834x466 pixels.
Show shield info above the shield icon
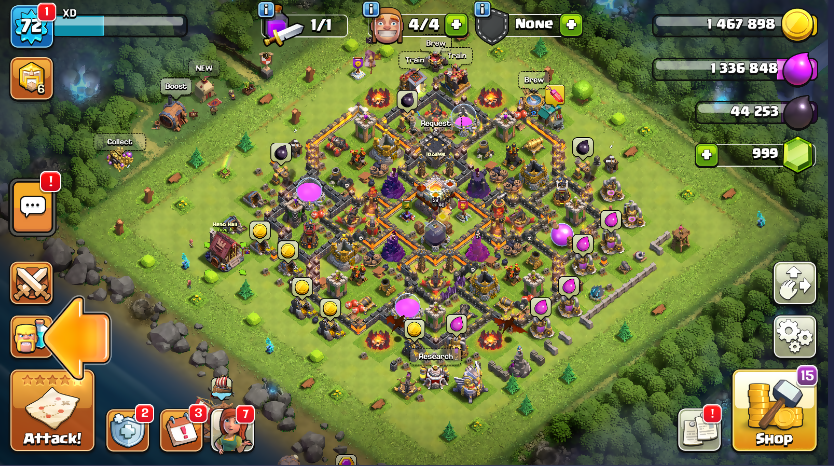coord(483,9)
